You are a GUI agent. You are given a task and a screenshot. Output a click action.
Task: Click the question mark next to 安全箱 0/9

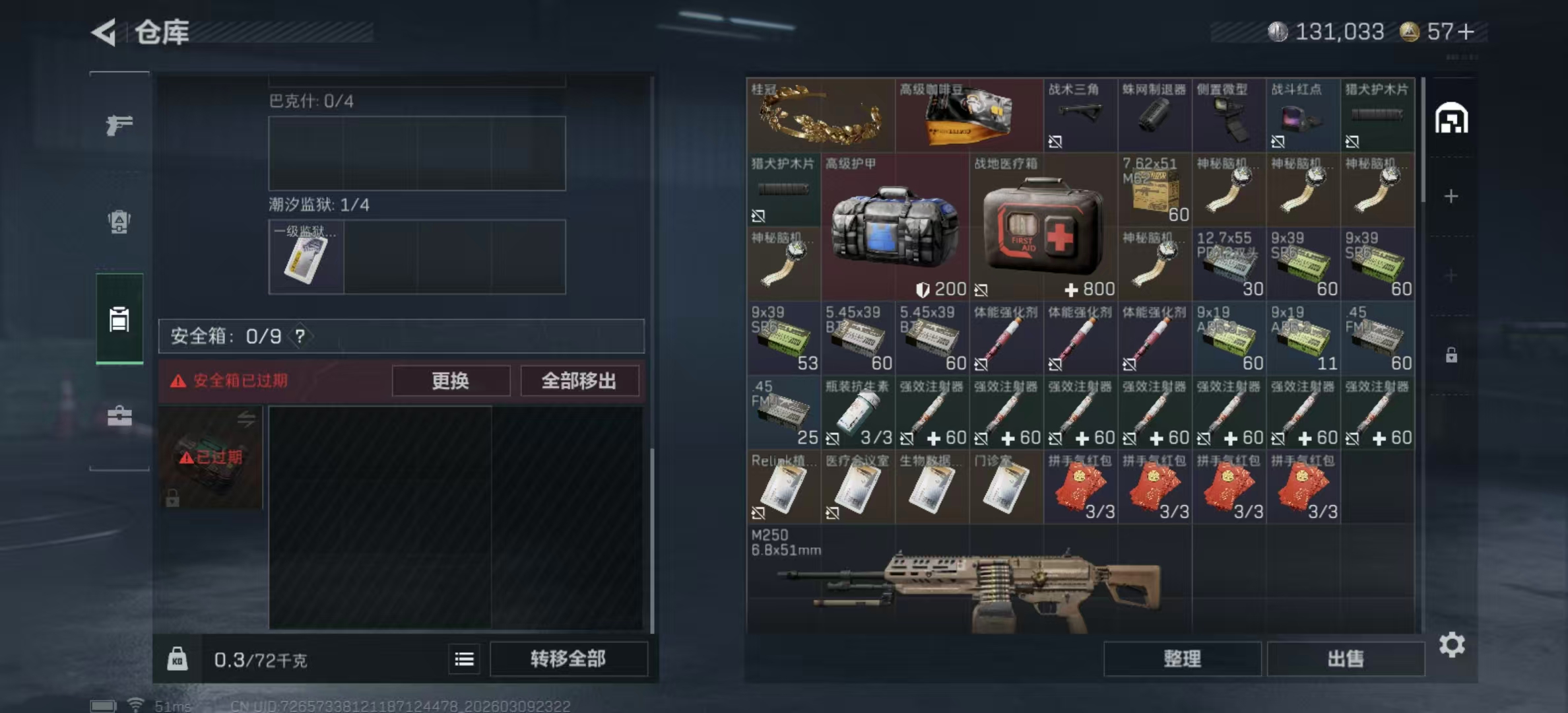click(302, 335)
